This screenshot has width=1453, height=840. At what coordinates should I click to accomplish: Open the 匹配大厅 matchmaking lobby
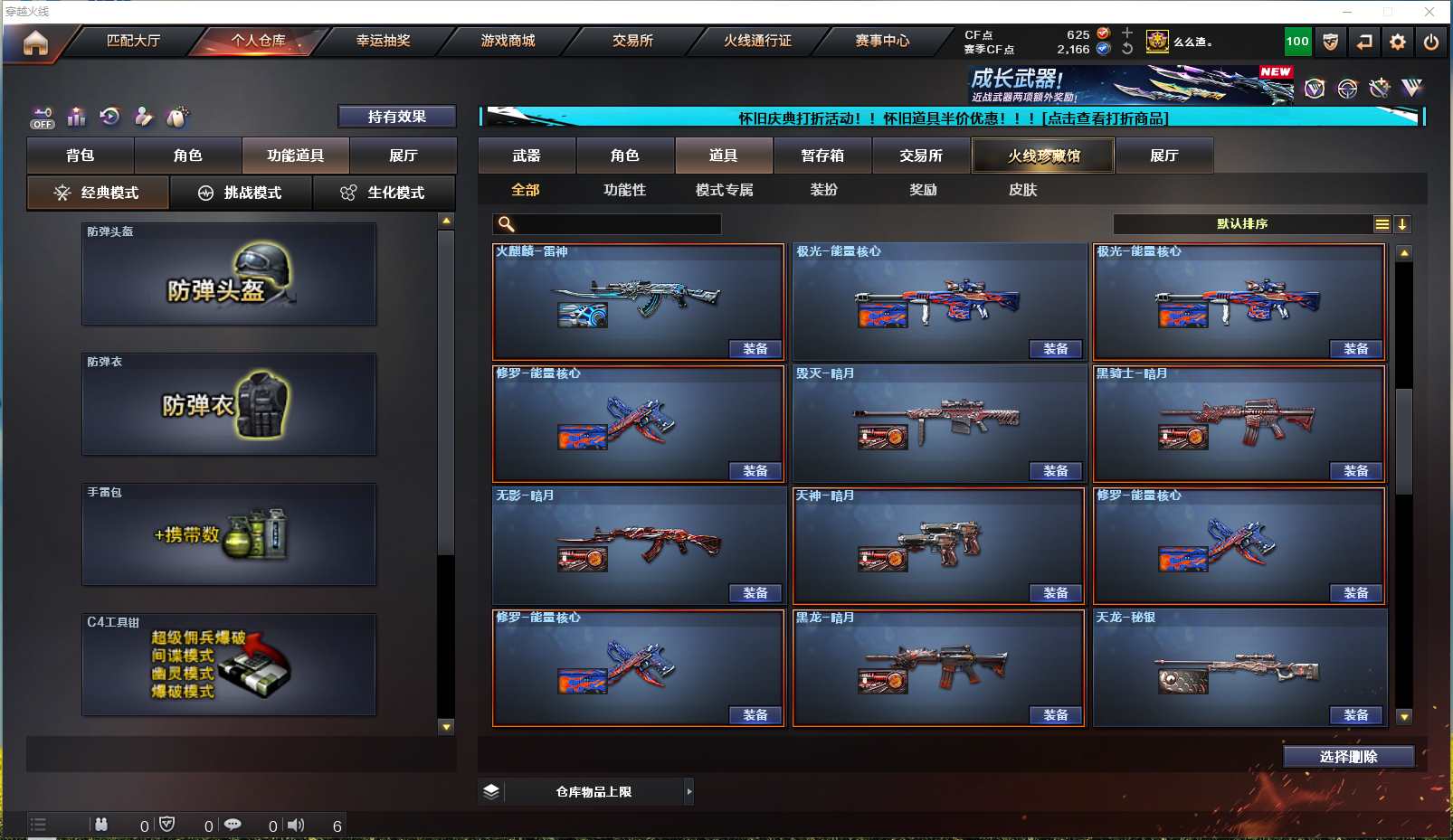[133, 41]
